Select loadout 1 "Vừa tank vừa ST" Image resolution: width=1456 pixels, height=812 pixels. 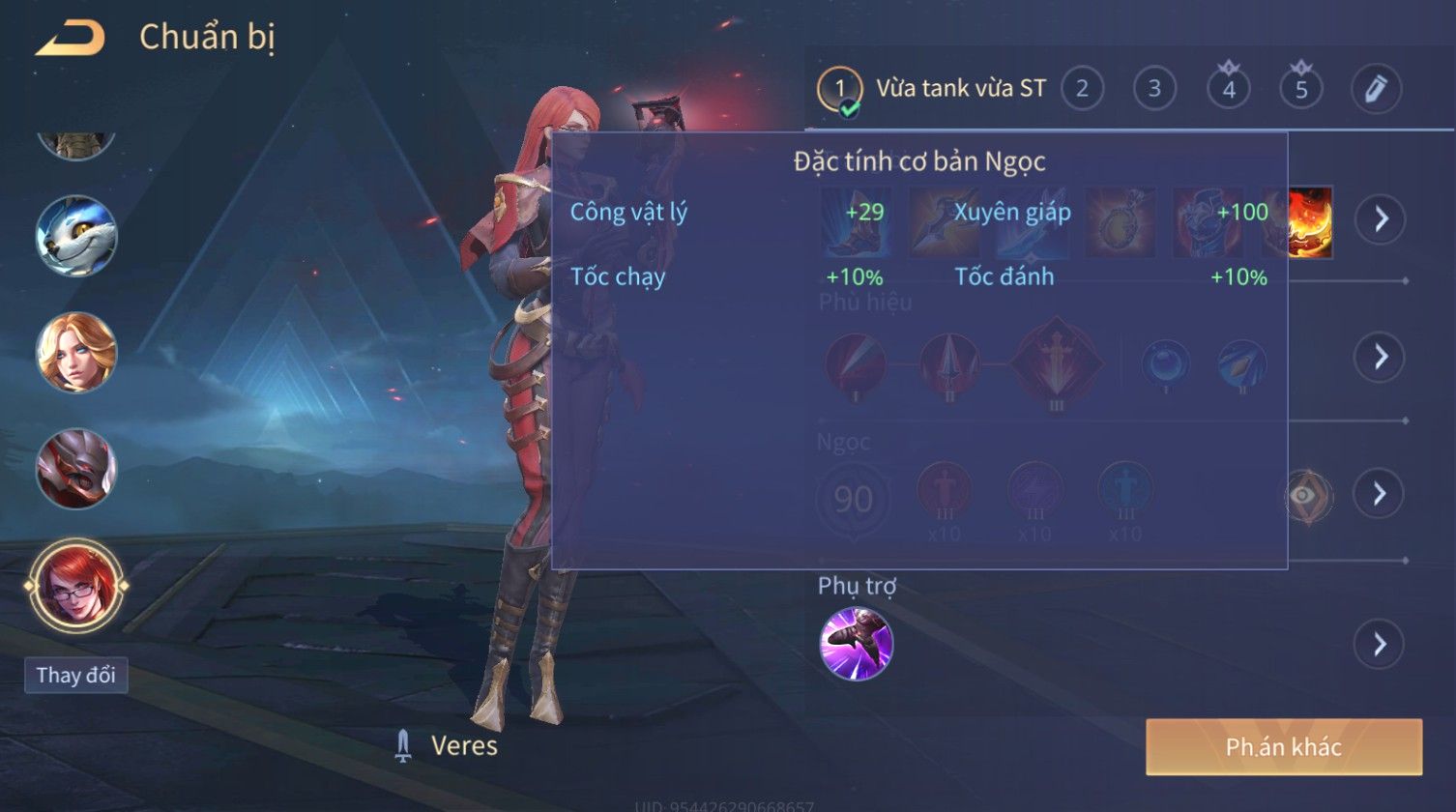pos(932,89)
